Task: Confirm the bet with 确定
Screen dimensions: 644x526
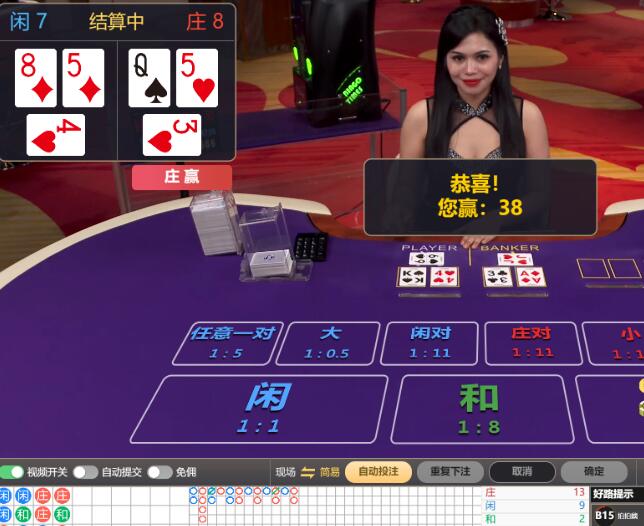Action: pyautogui.click(x=594, y=472)
